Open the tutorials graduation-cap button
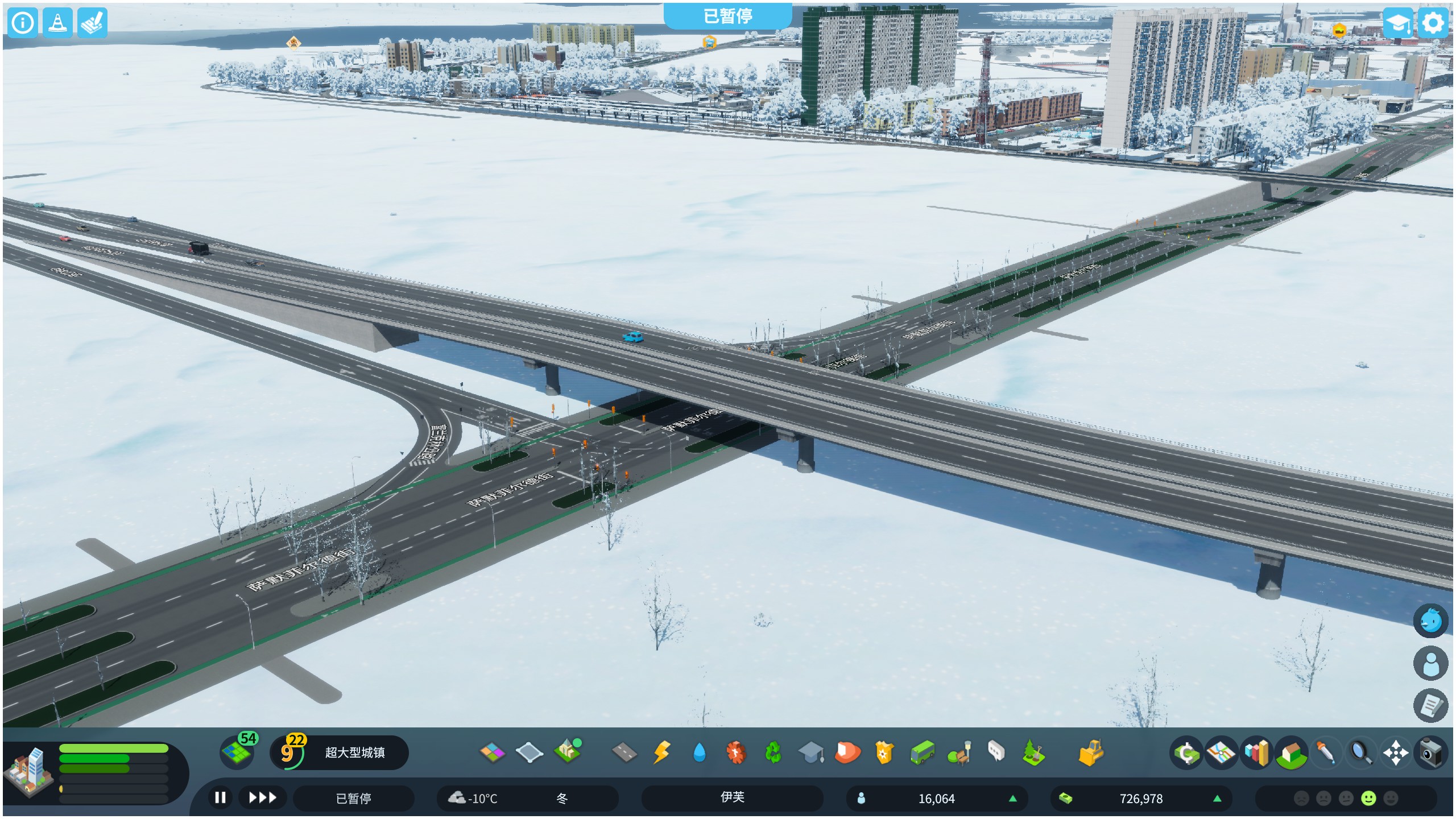Screen dimensions: 1456x819 [x=1397, y=23]
